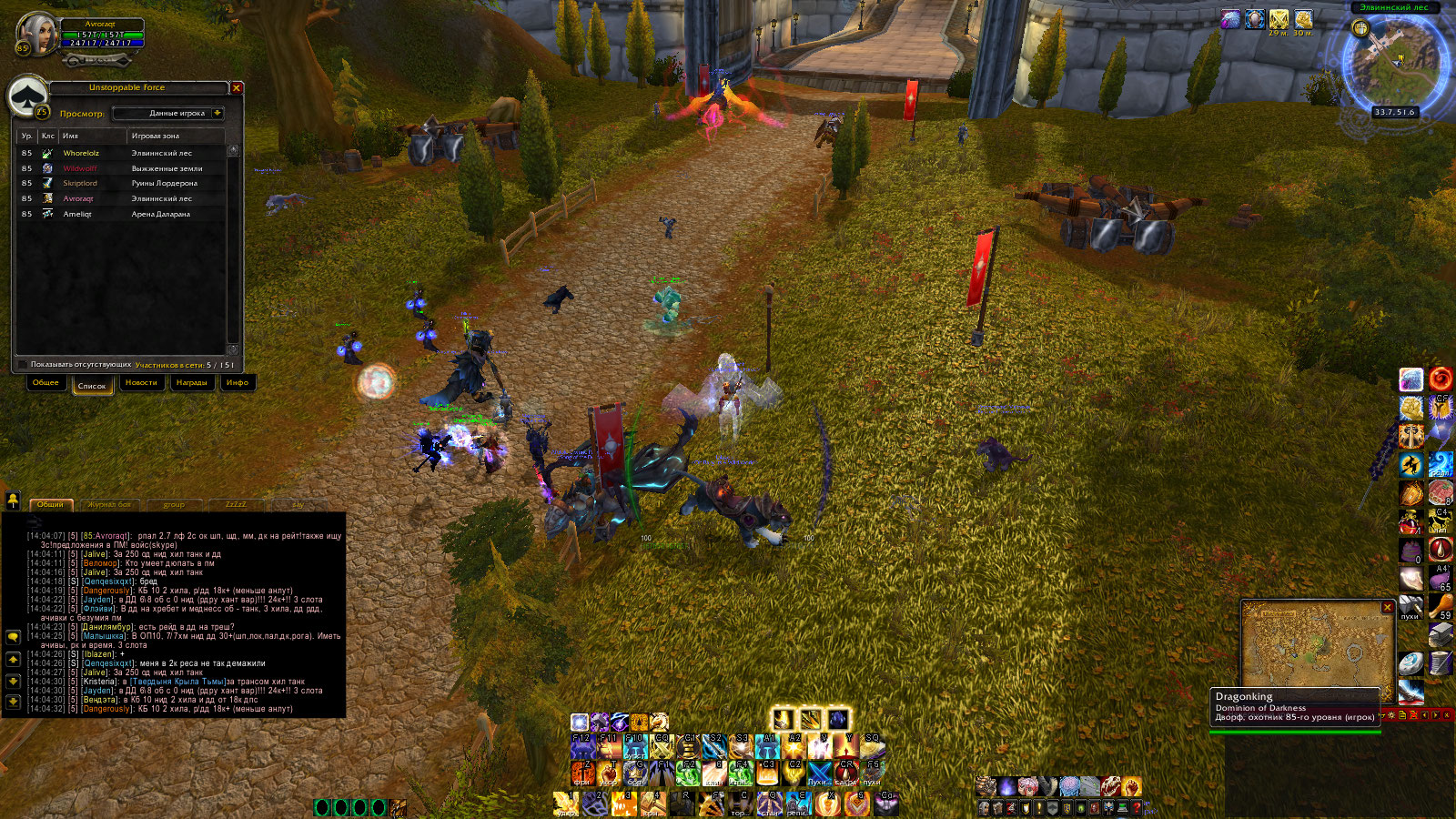The image size is (1456, 819).
Task: Select guild member Whorelolz in the roster
Action: [x=81, y=153]
